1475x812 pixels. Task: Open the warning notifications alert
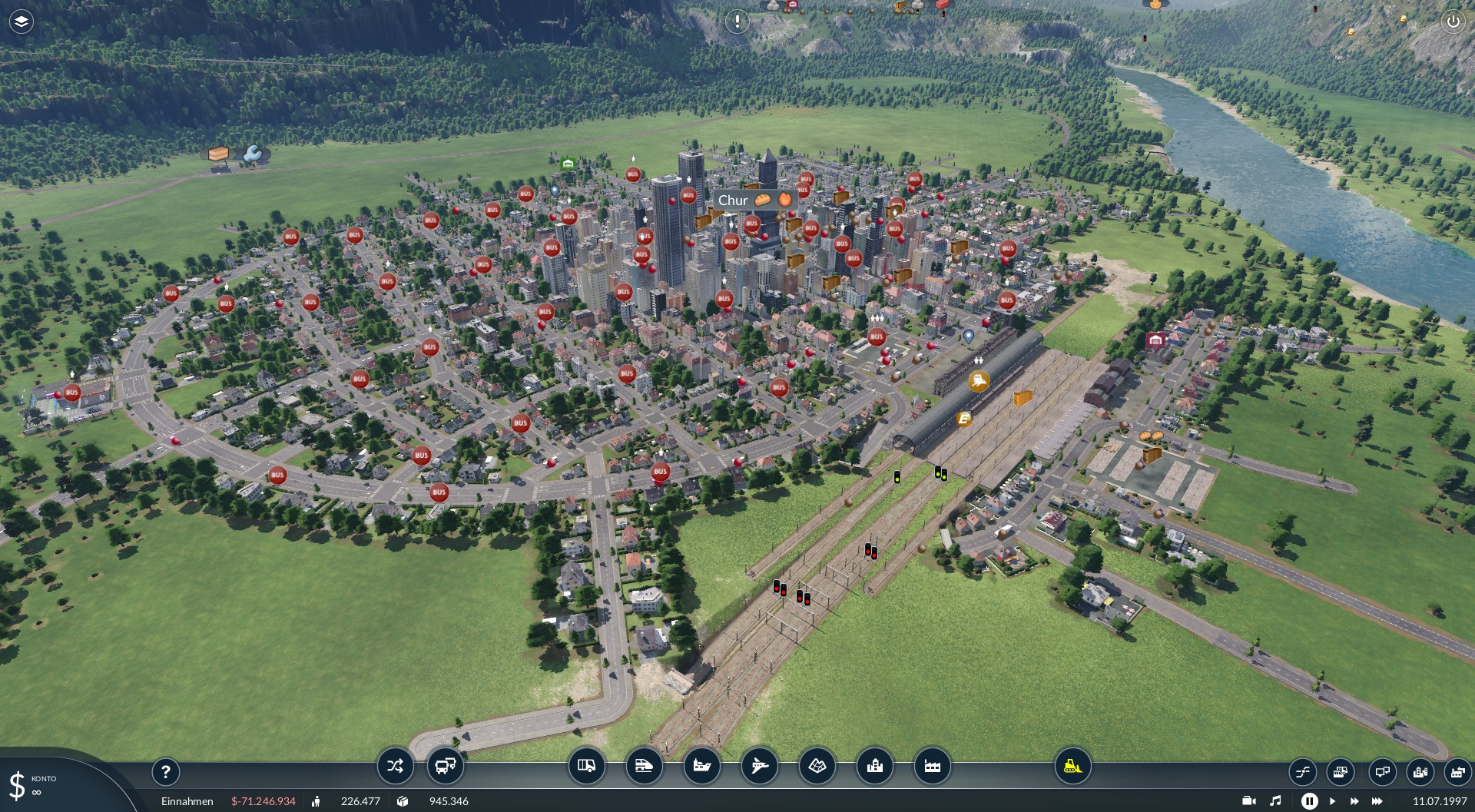click(x=737, y=22)
